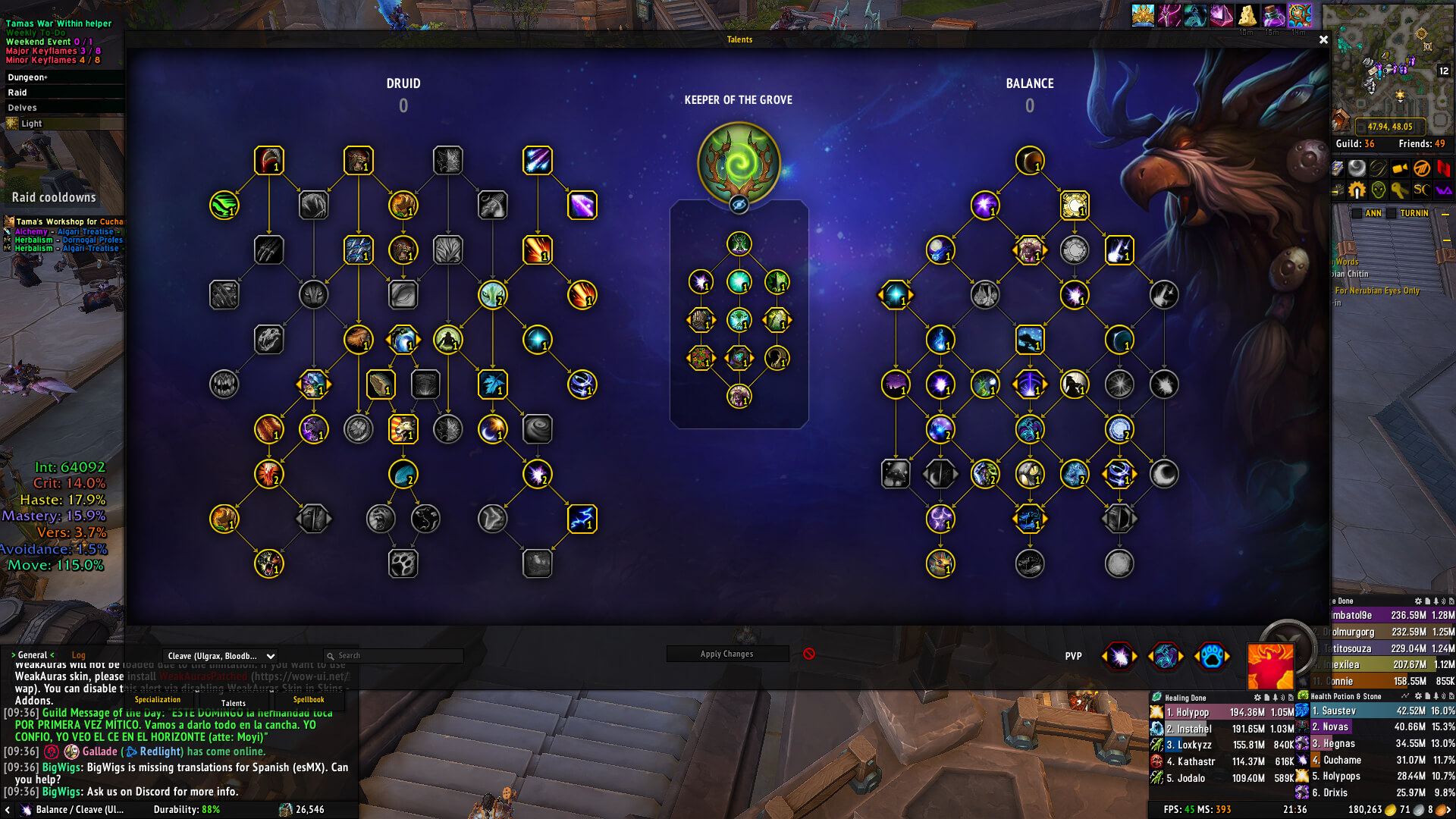Switch to the Specialization tab

pos(158,700)
